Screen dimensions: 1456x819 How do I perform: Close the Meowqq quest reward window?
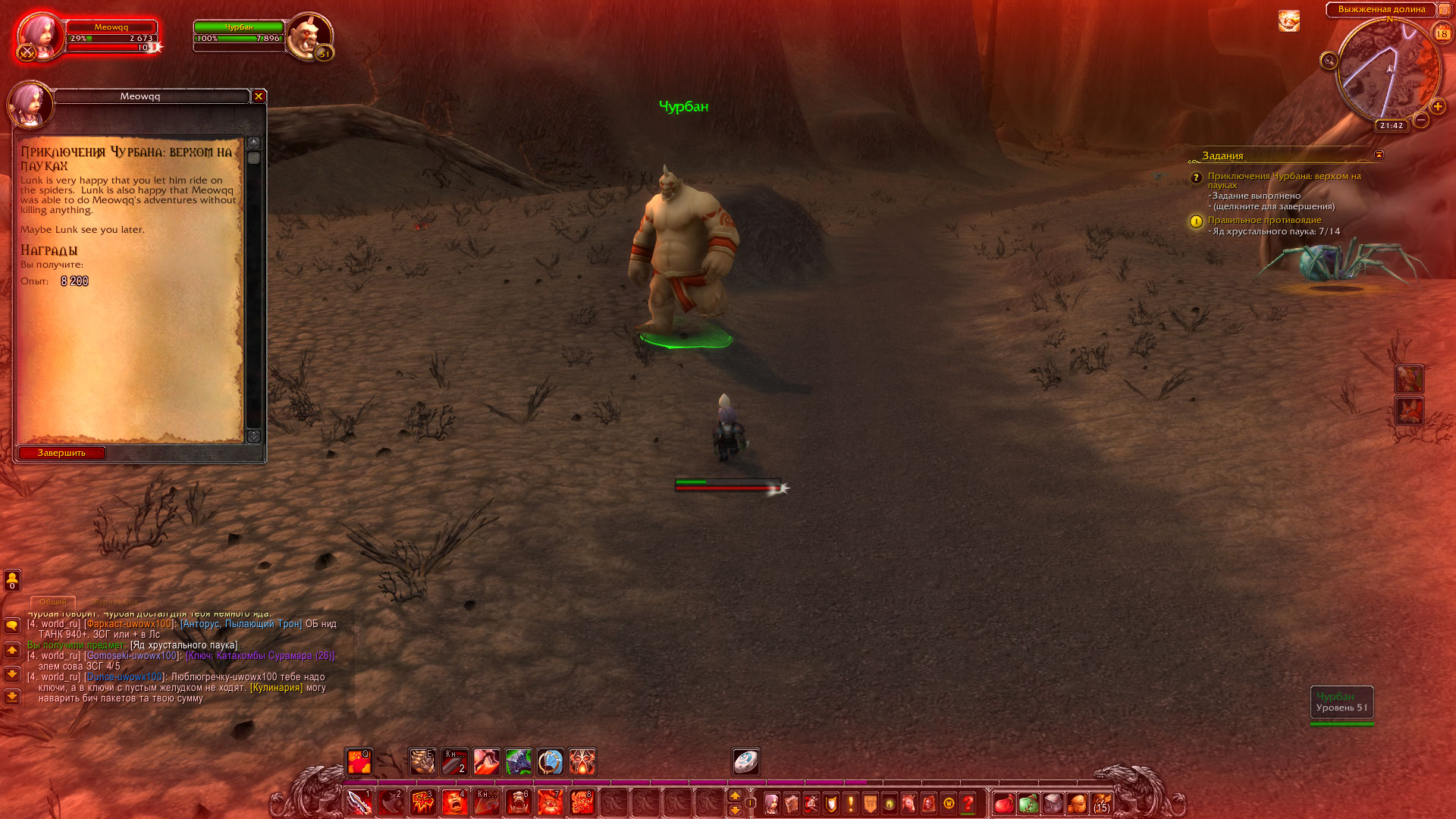click(259, 96)
